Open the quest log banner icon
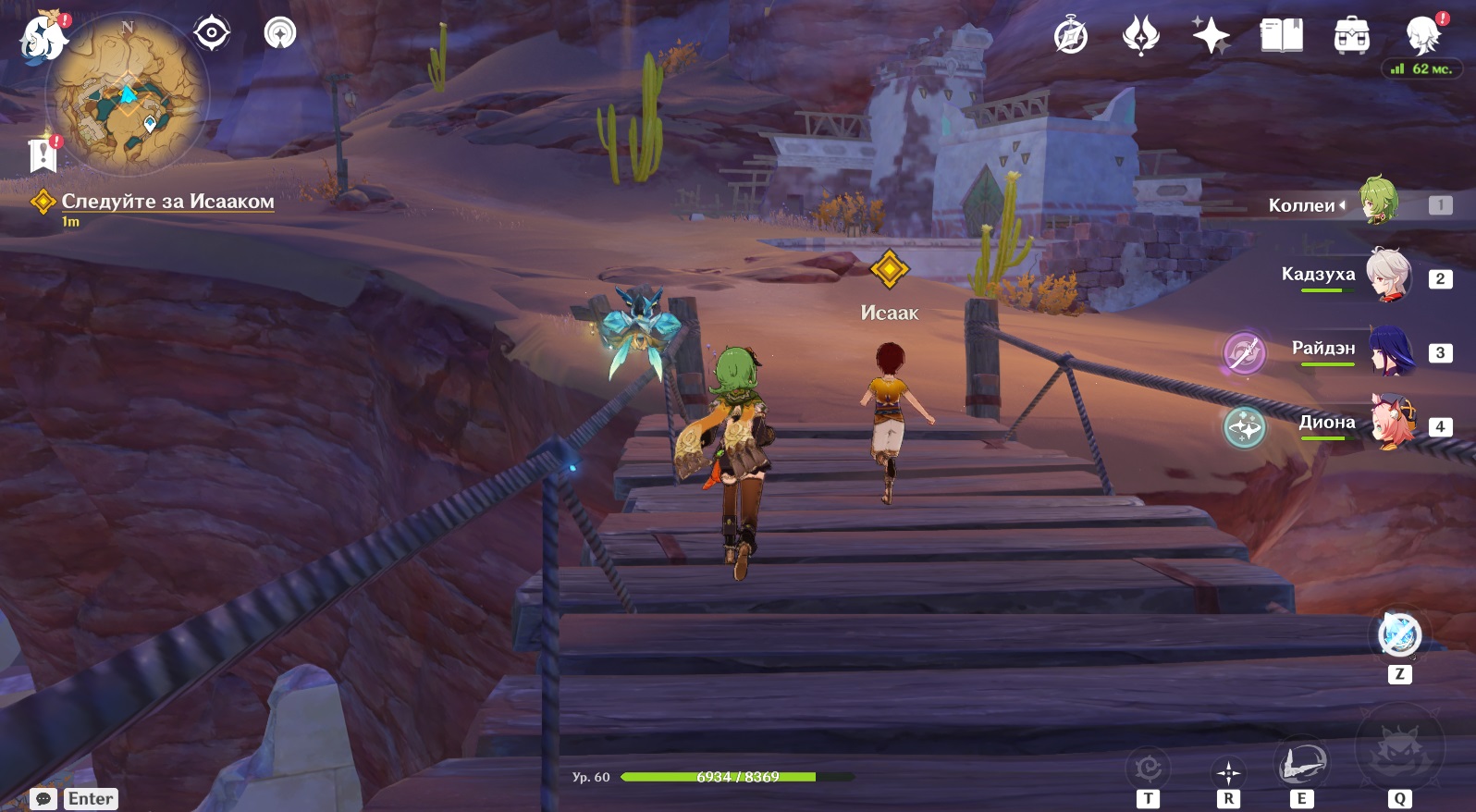1476x812 pixels. pos(43,154)
